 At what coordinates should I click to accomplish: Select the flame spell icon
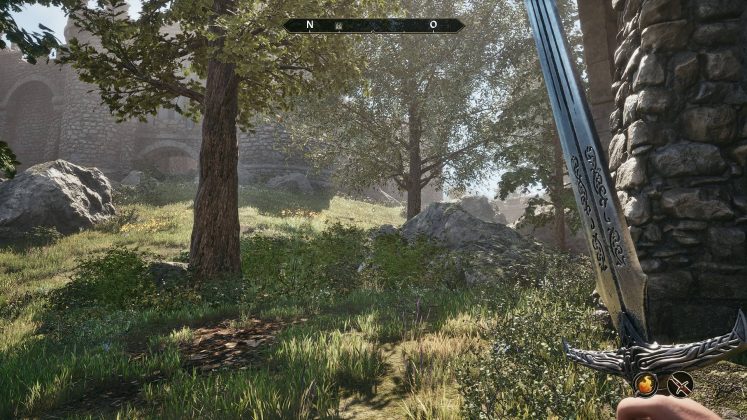tap(647, 383)
